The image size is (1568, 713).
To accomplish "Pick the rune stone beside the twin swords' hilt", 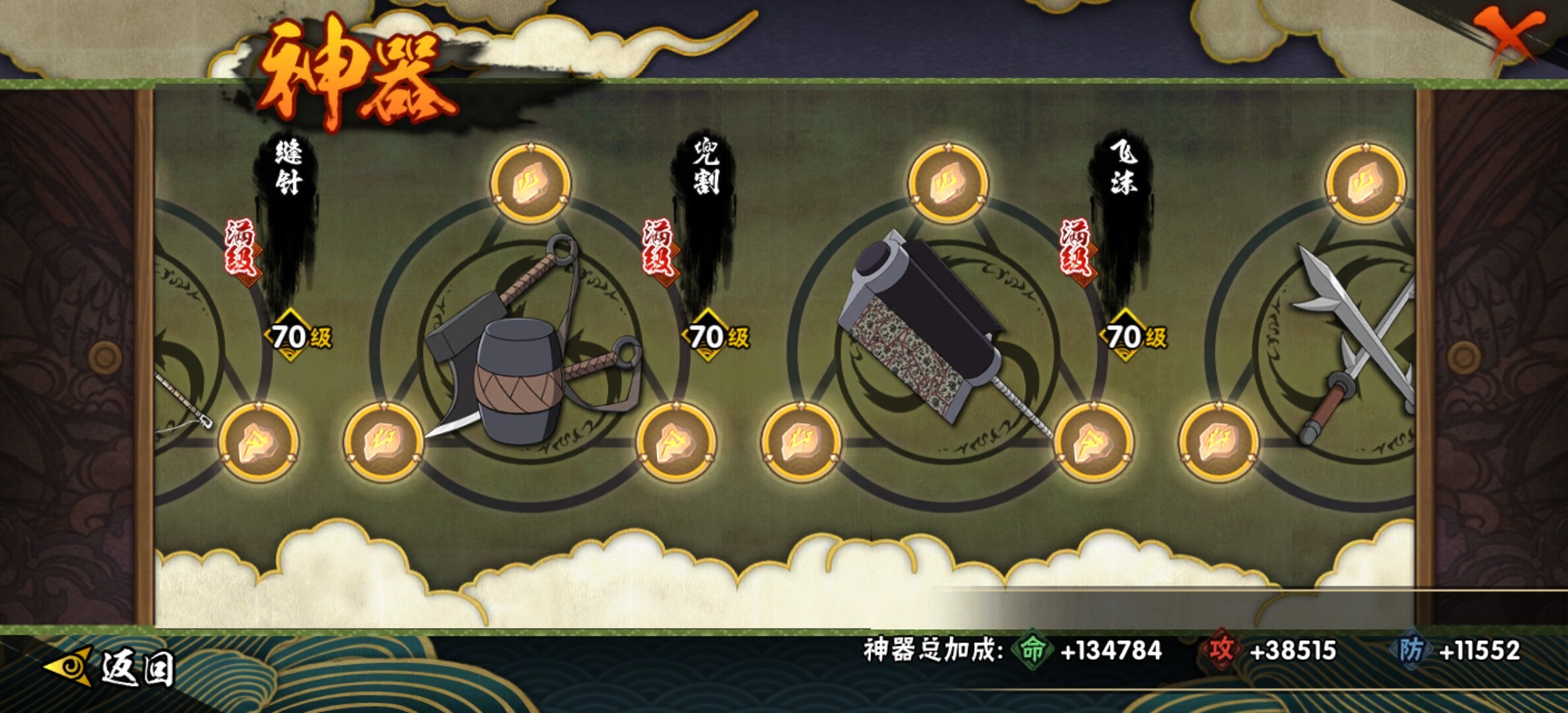I will click(x=1219, y=441).
